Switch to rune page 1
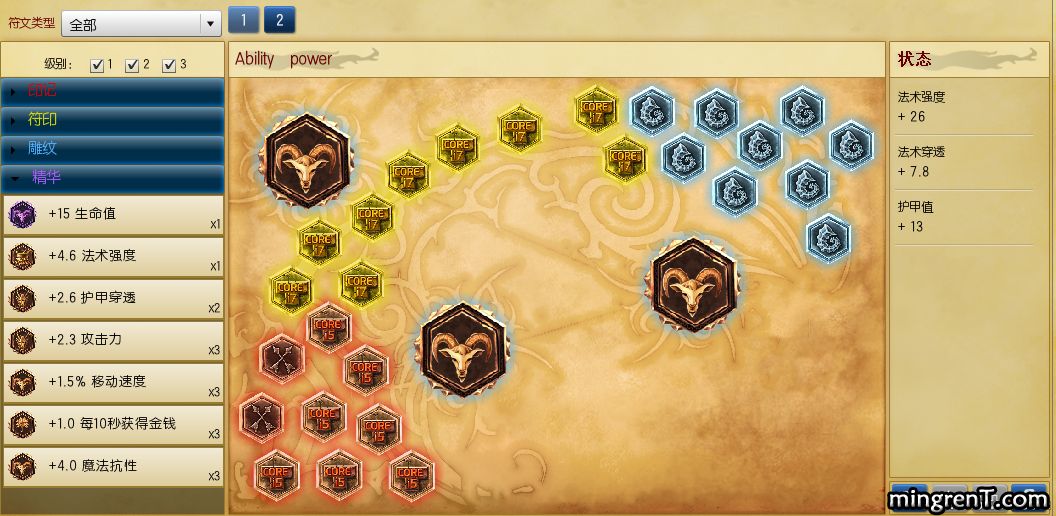Viewport: 1056px width, 516px height. 243,20
